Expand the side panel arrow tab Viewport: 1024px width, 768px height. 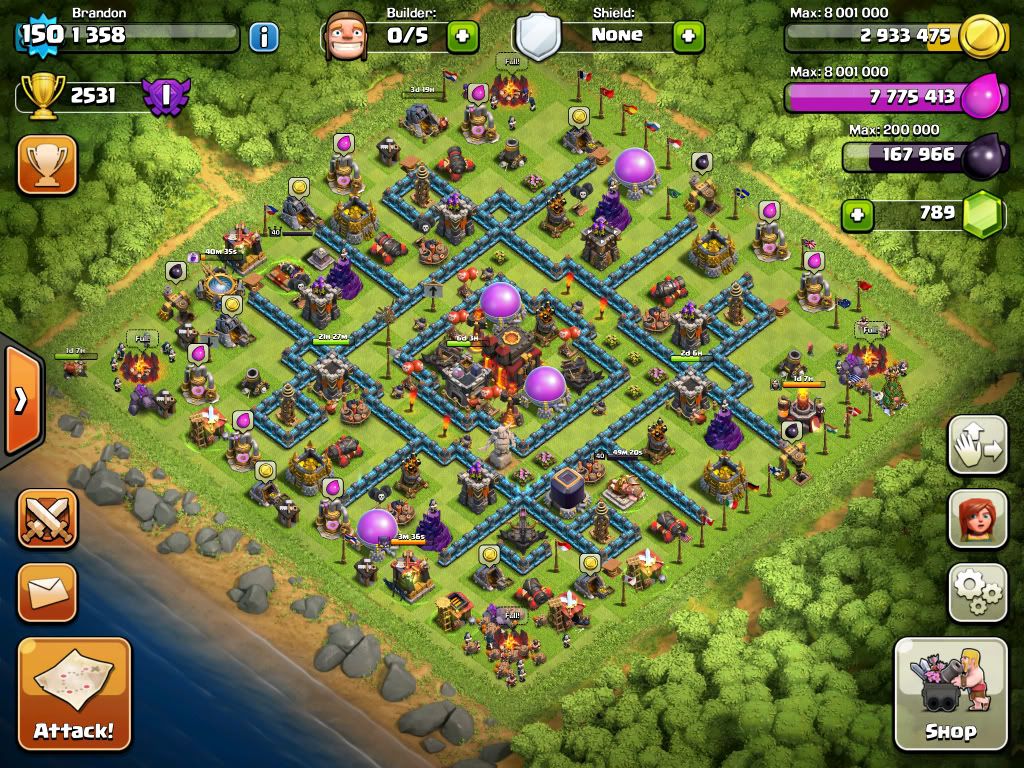tap(22, 400)
